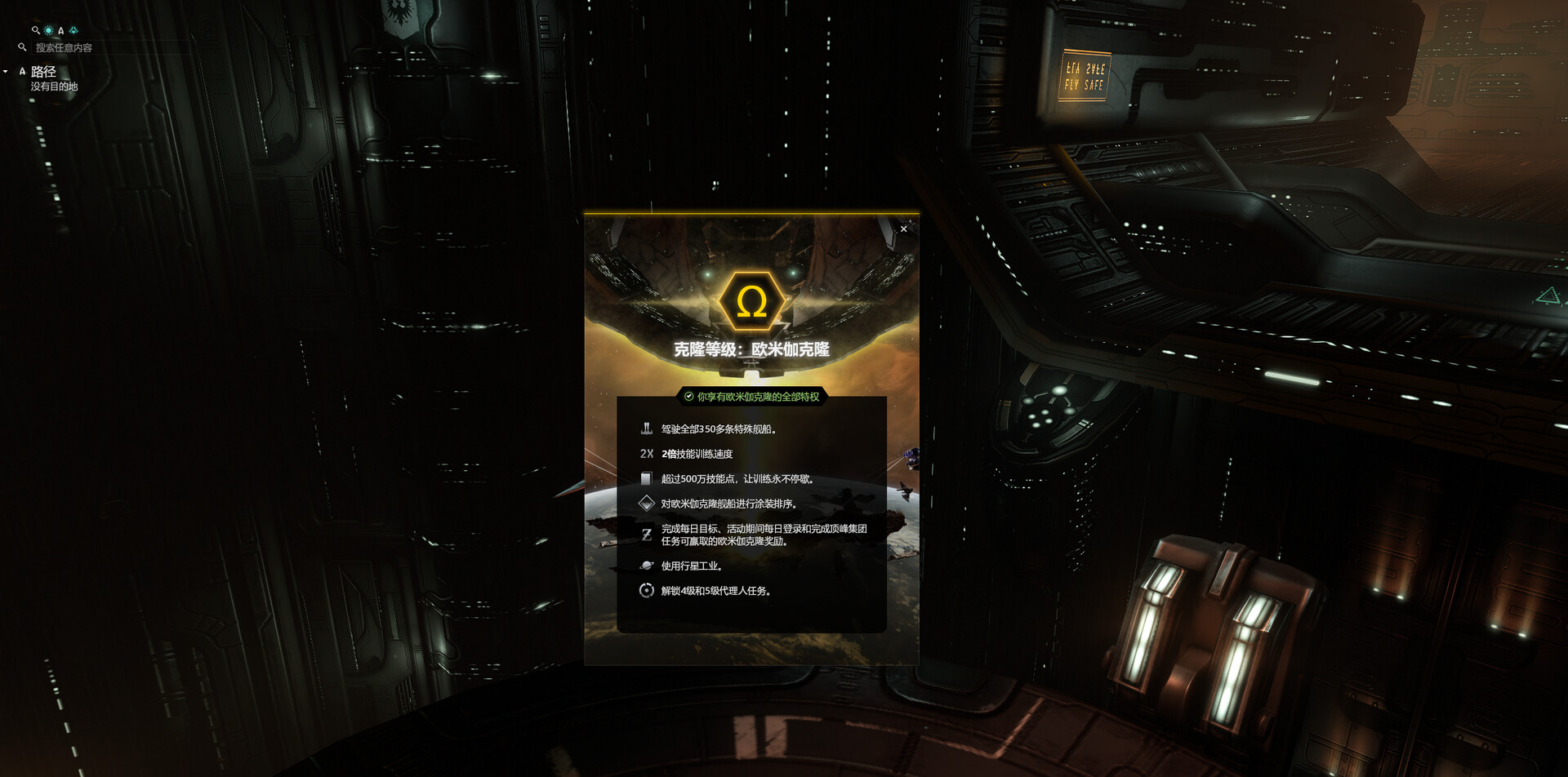Collapse the 路径 route panel arrow

point(6,72)
